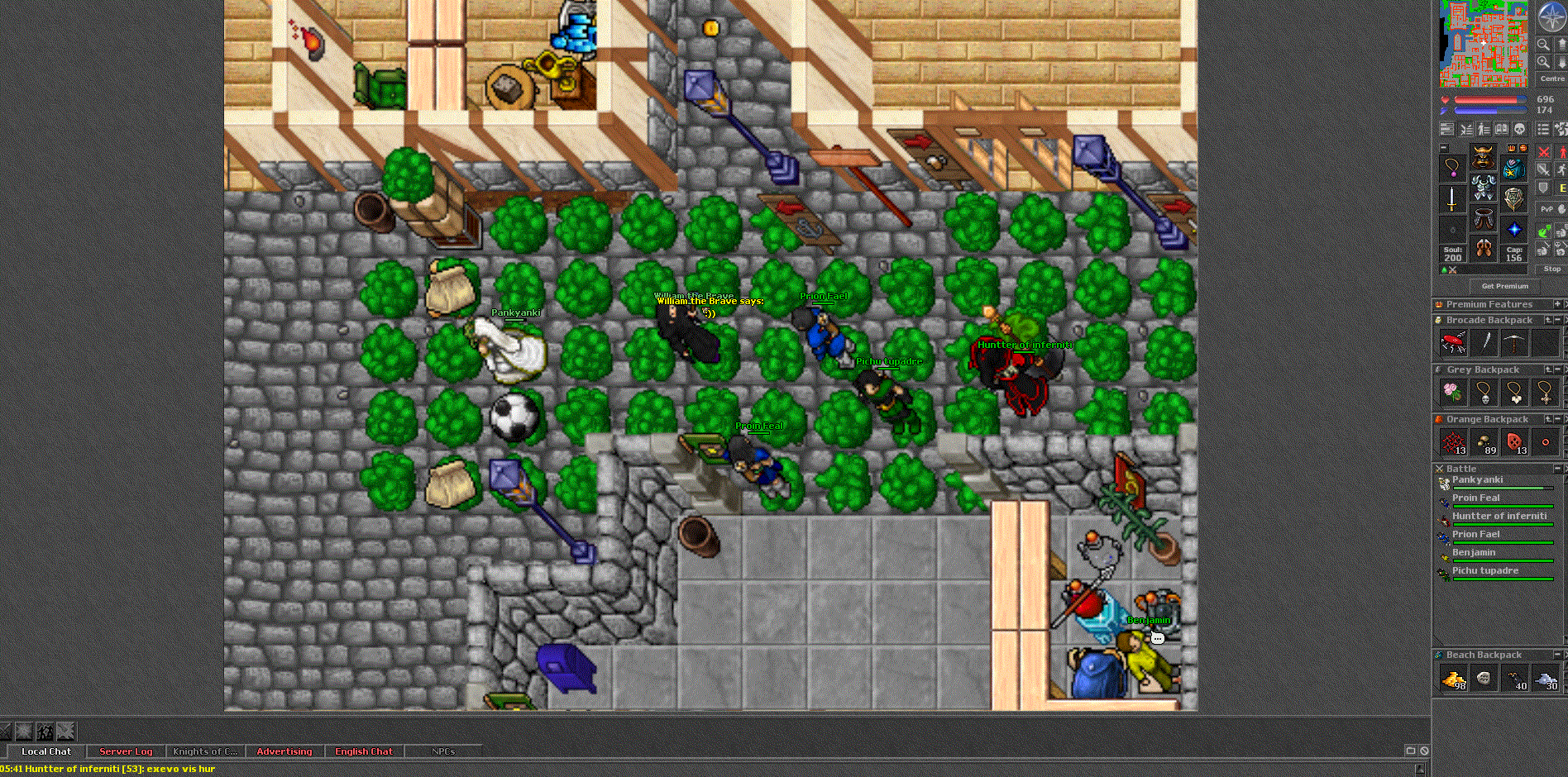Select the sword weapon slot

1452,198
